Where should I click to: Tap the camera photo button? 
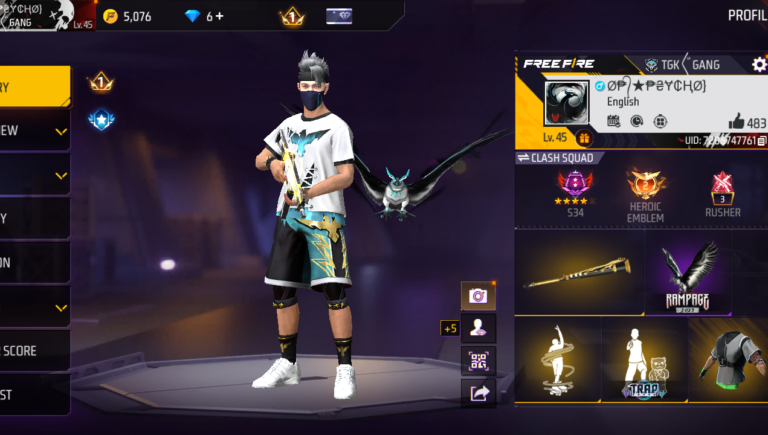(478, 296)
